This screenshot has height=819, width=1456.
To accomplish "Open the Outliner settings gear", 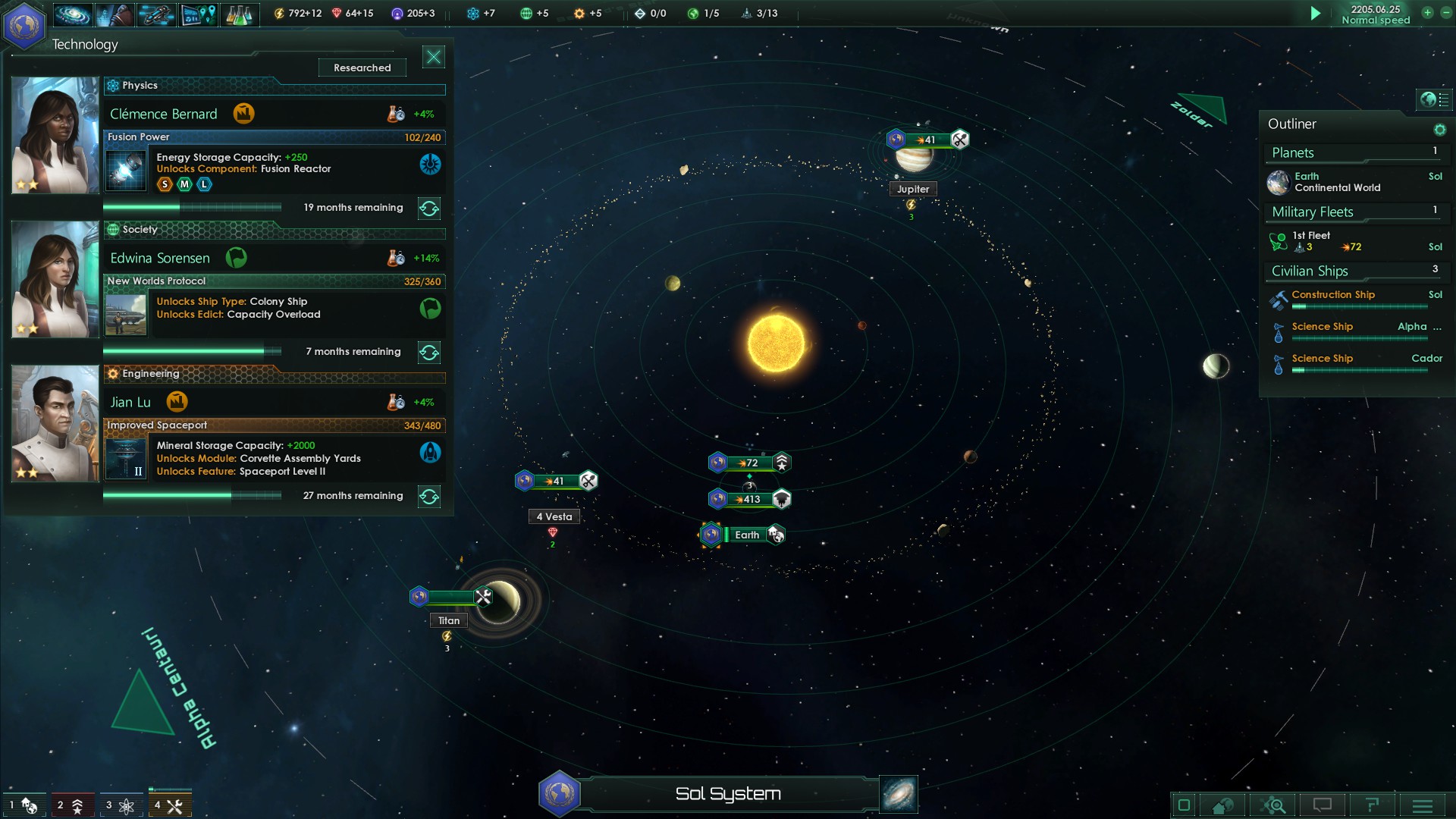I will coord(1439,130).
